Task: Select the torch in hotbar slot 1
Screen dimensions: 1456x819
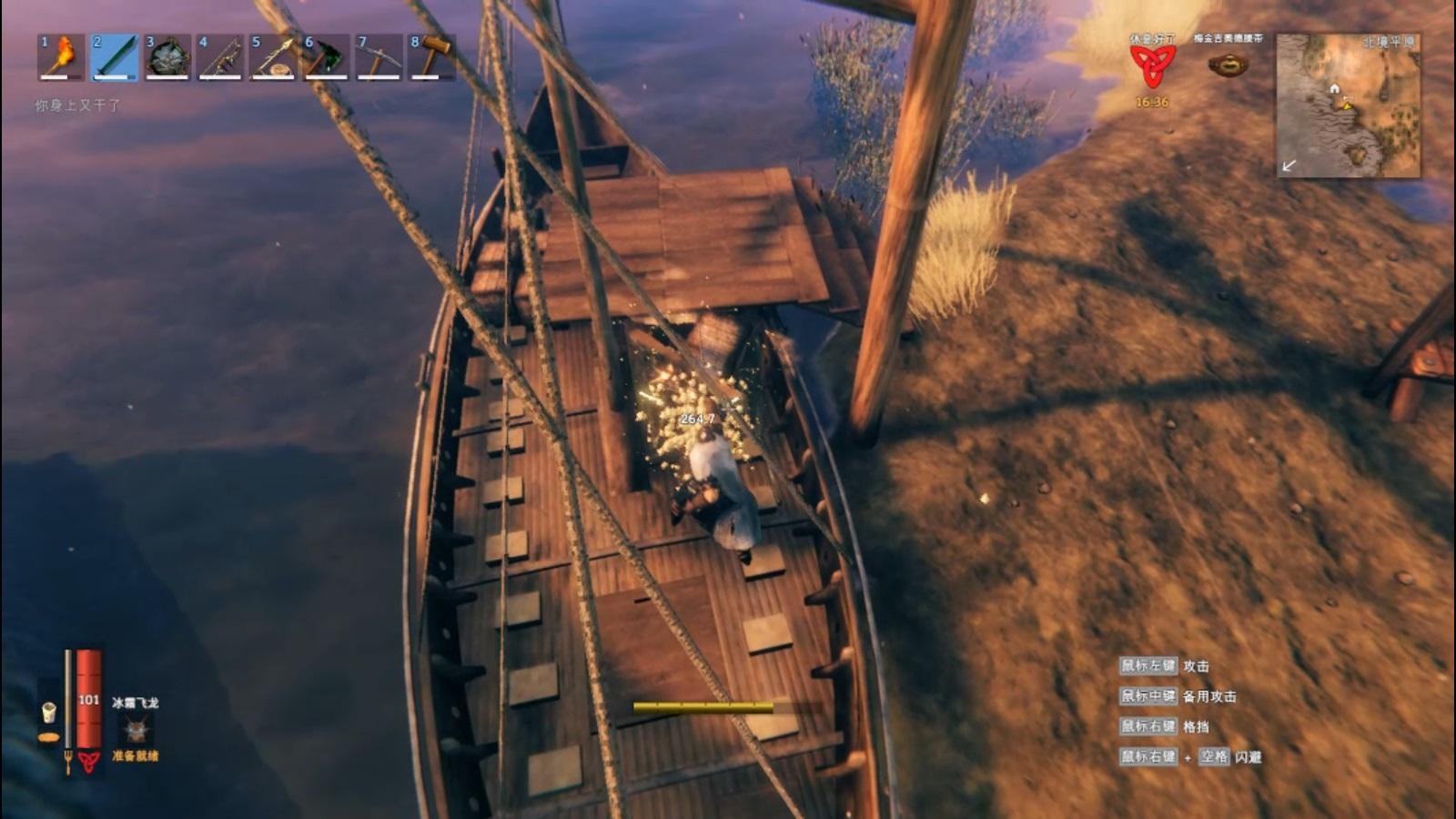Action: pos(61,57)
